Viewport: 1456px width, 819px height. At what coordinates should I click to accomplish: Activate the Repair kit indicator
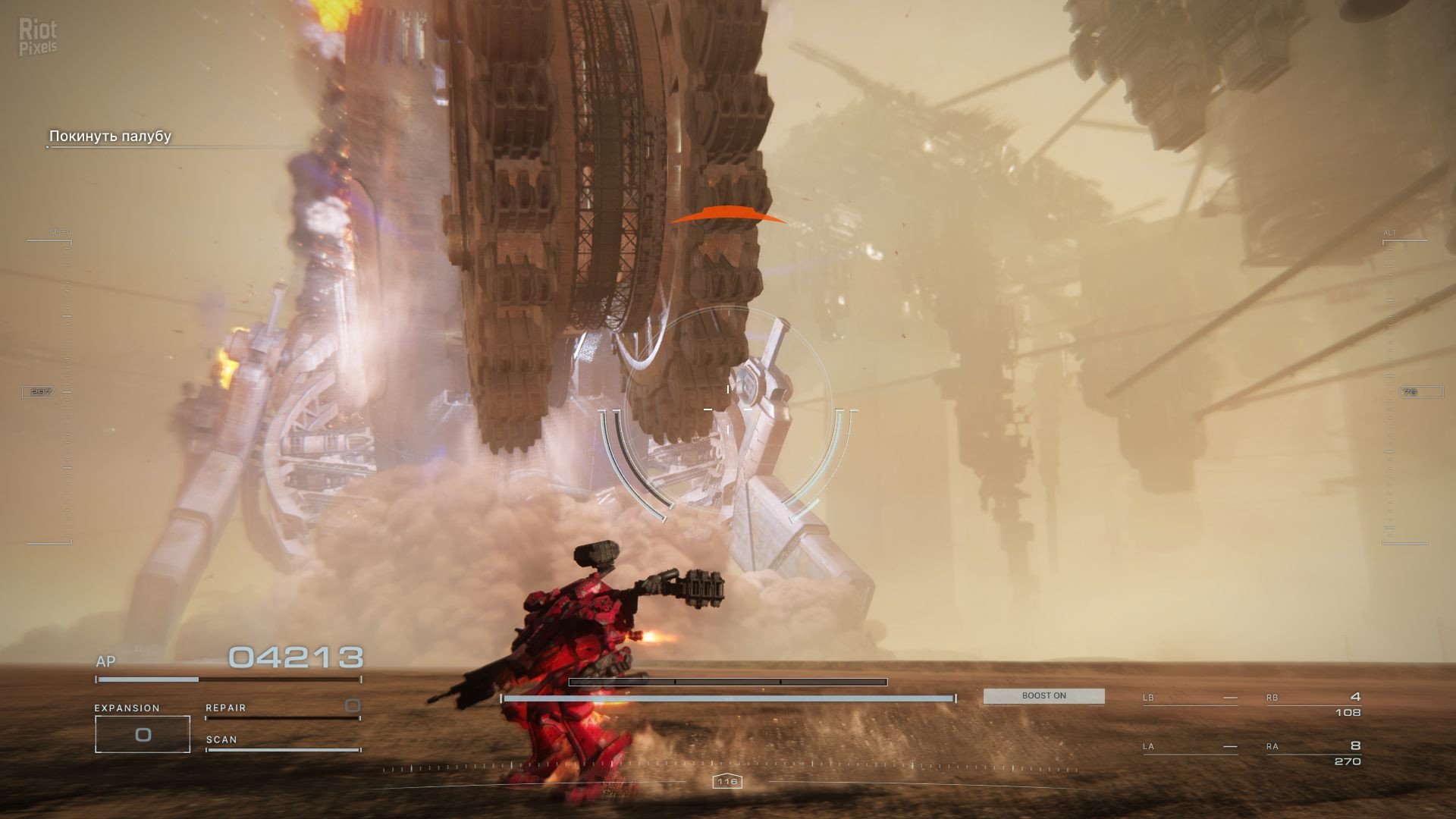(x=282, y=708)
